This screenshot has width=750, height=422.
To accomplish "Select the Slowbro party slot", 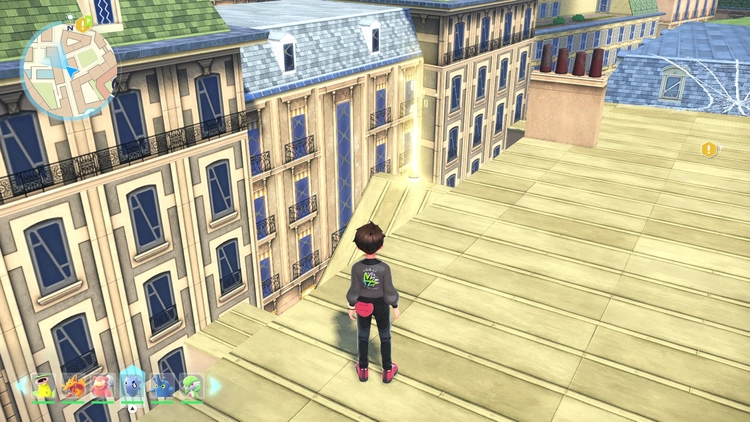I will point(103,387).
